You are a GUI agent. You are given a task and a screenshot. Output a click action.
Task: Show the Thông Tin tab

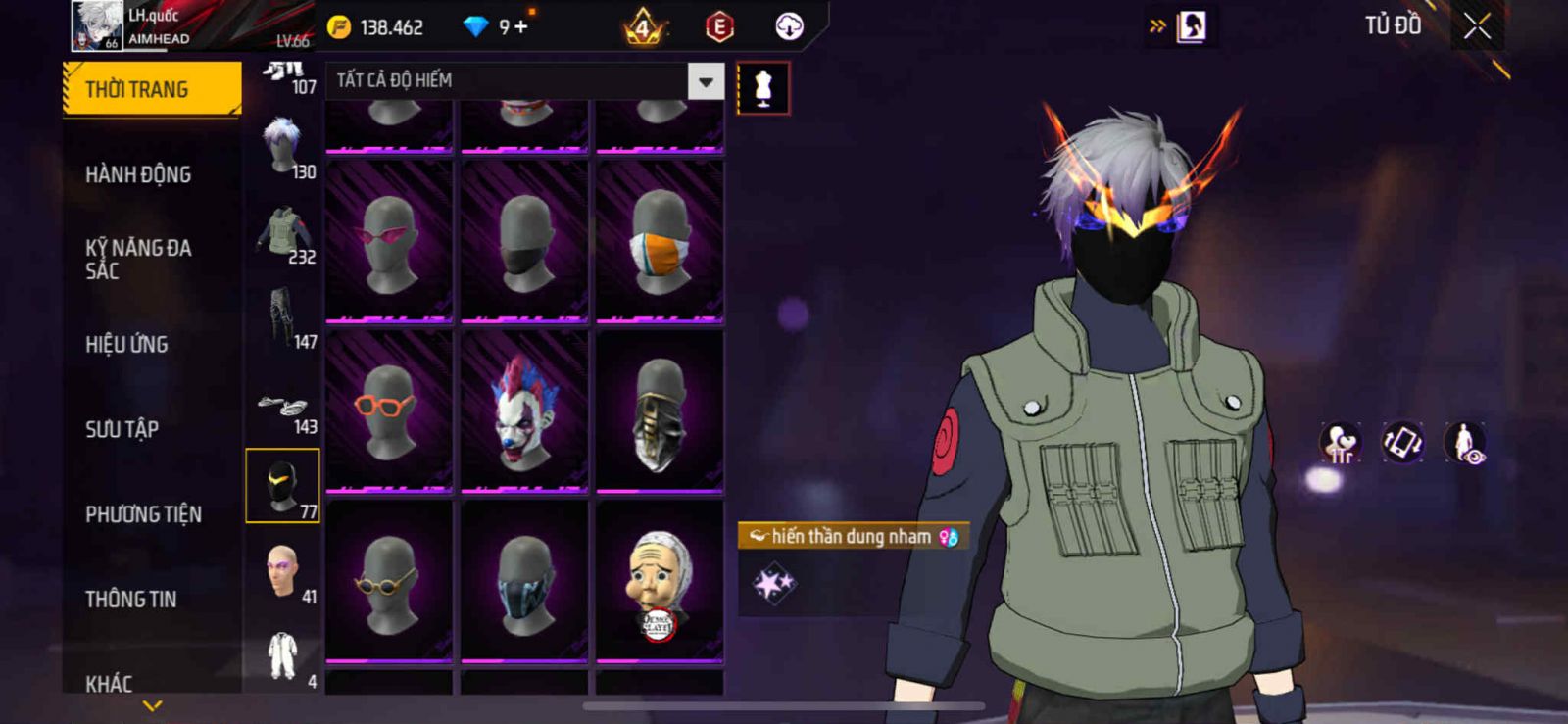tap(130, 599)
